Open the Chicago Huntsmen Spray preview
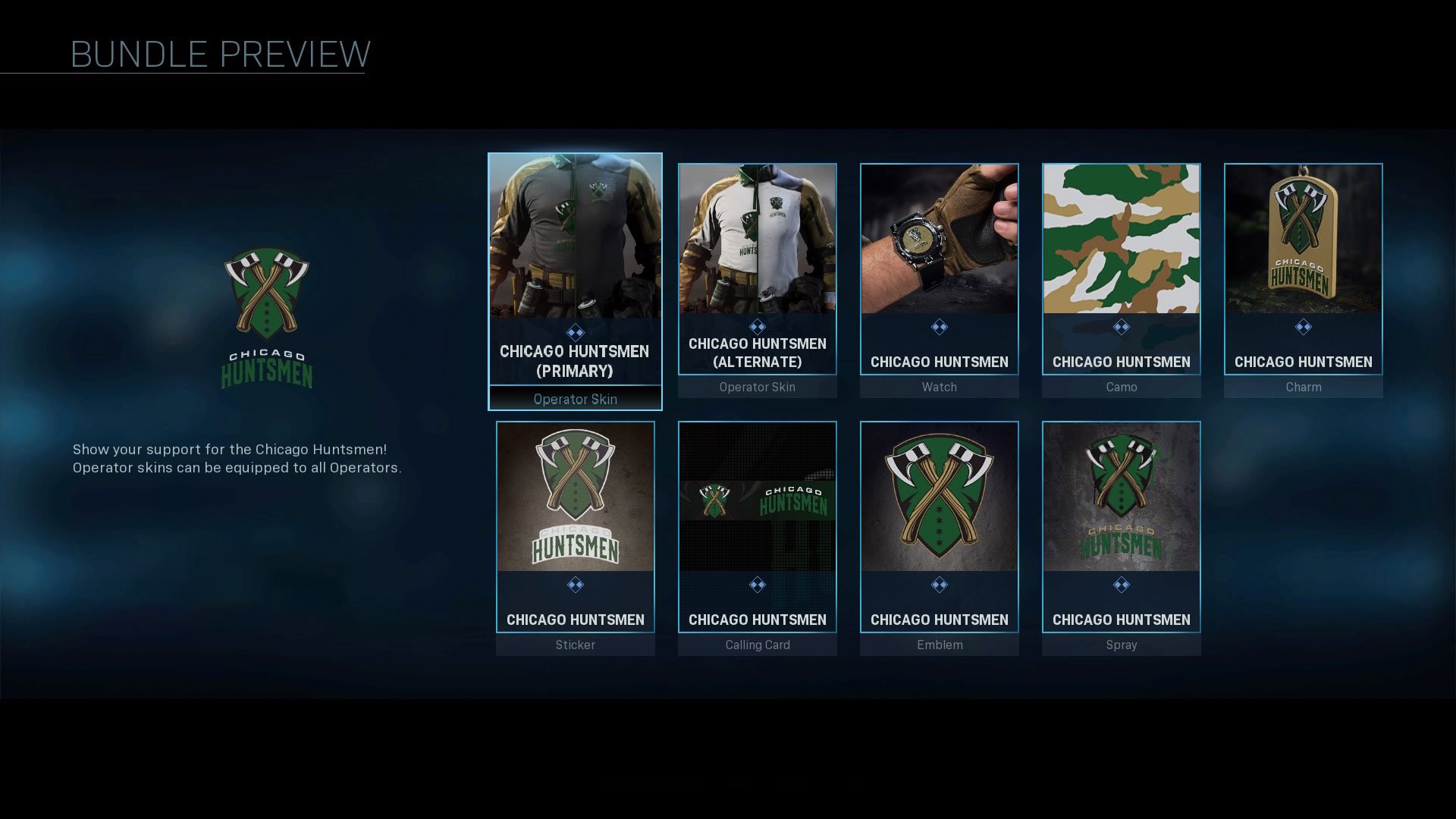 (x=1121, y=497)
